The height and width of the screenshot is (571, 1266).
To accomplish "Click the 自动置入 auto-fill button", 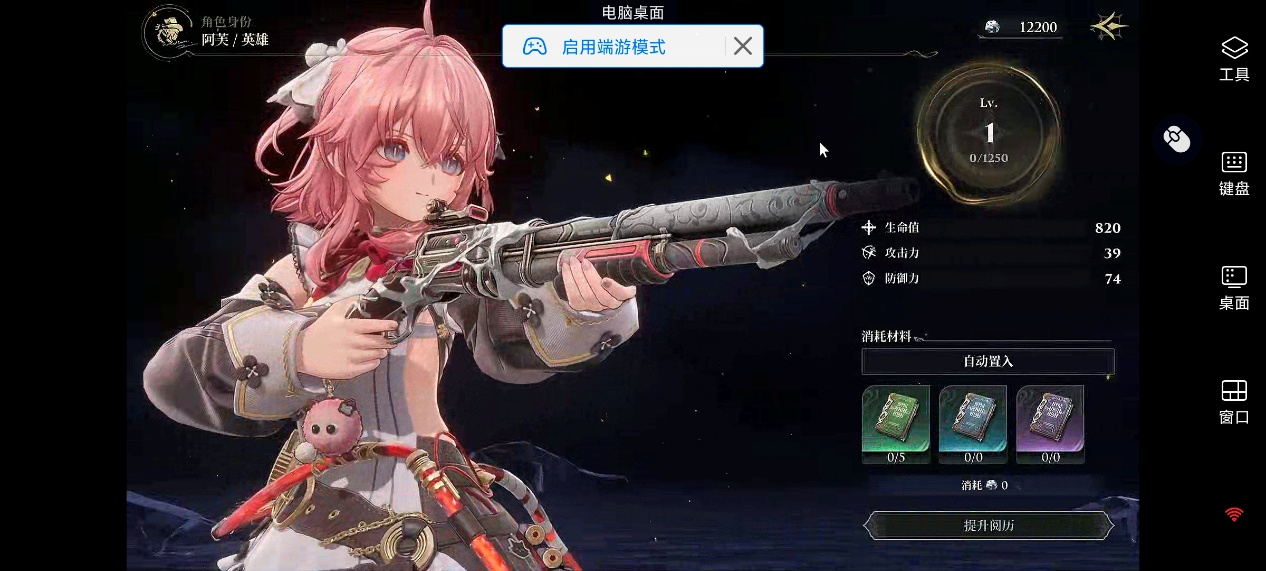I will pyautogui.click(x=988, y=361).
